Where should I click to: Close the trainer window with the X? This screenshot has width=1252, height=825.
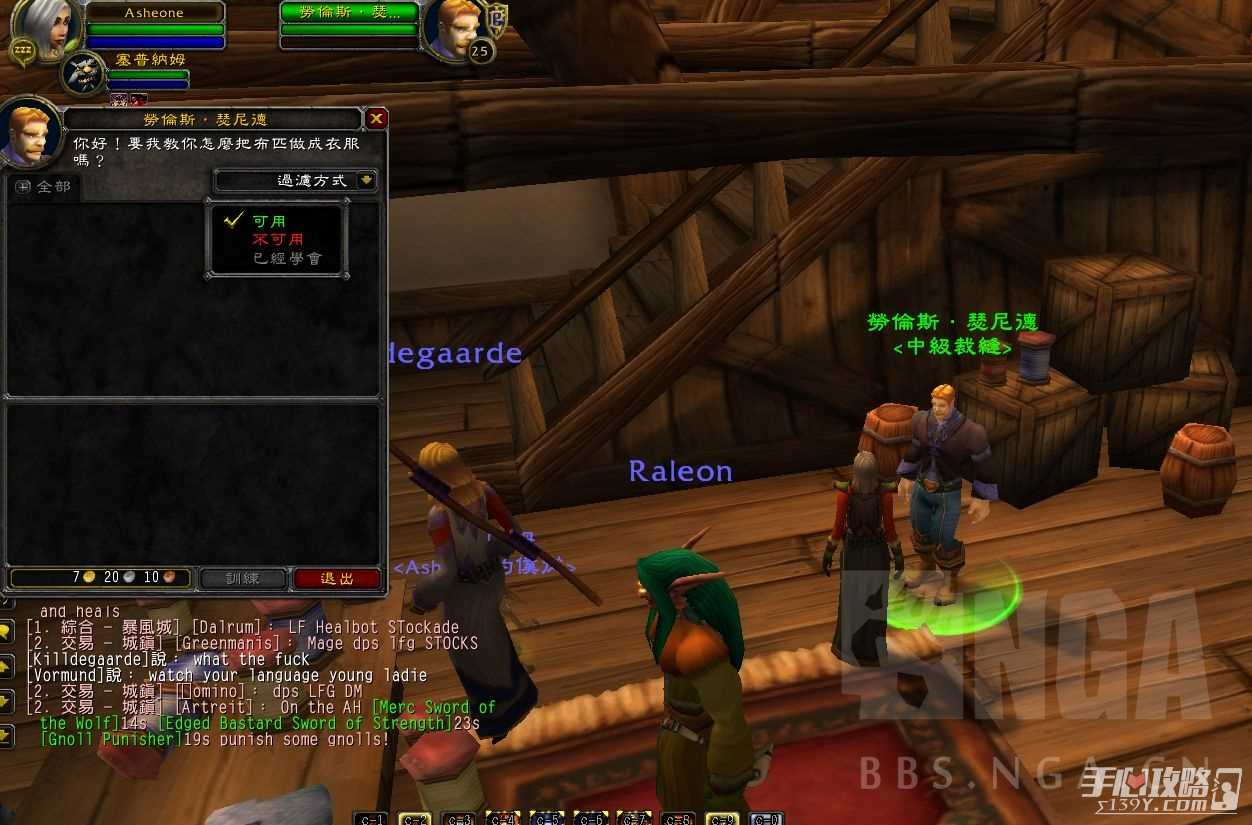(x=376, y=119)
